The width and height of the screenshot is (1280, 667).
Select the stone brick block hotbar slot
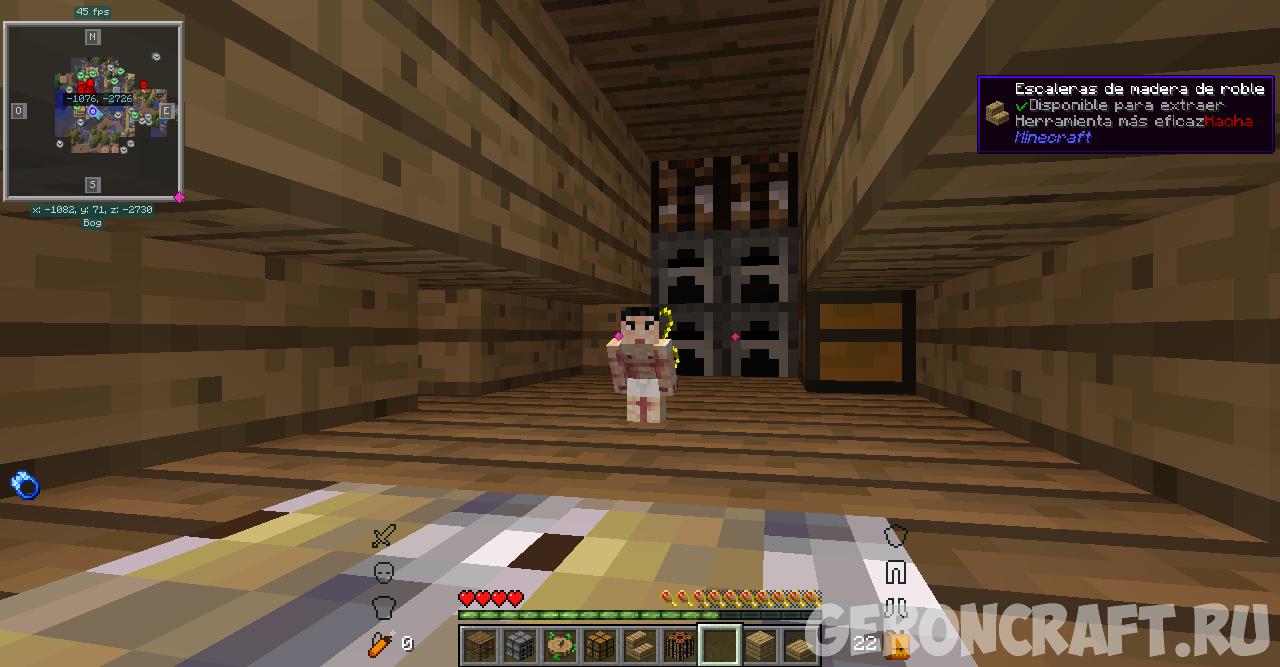519,645
